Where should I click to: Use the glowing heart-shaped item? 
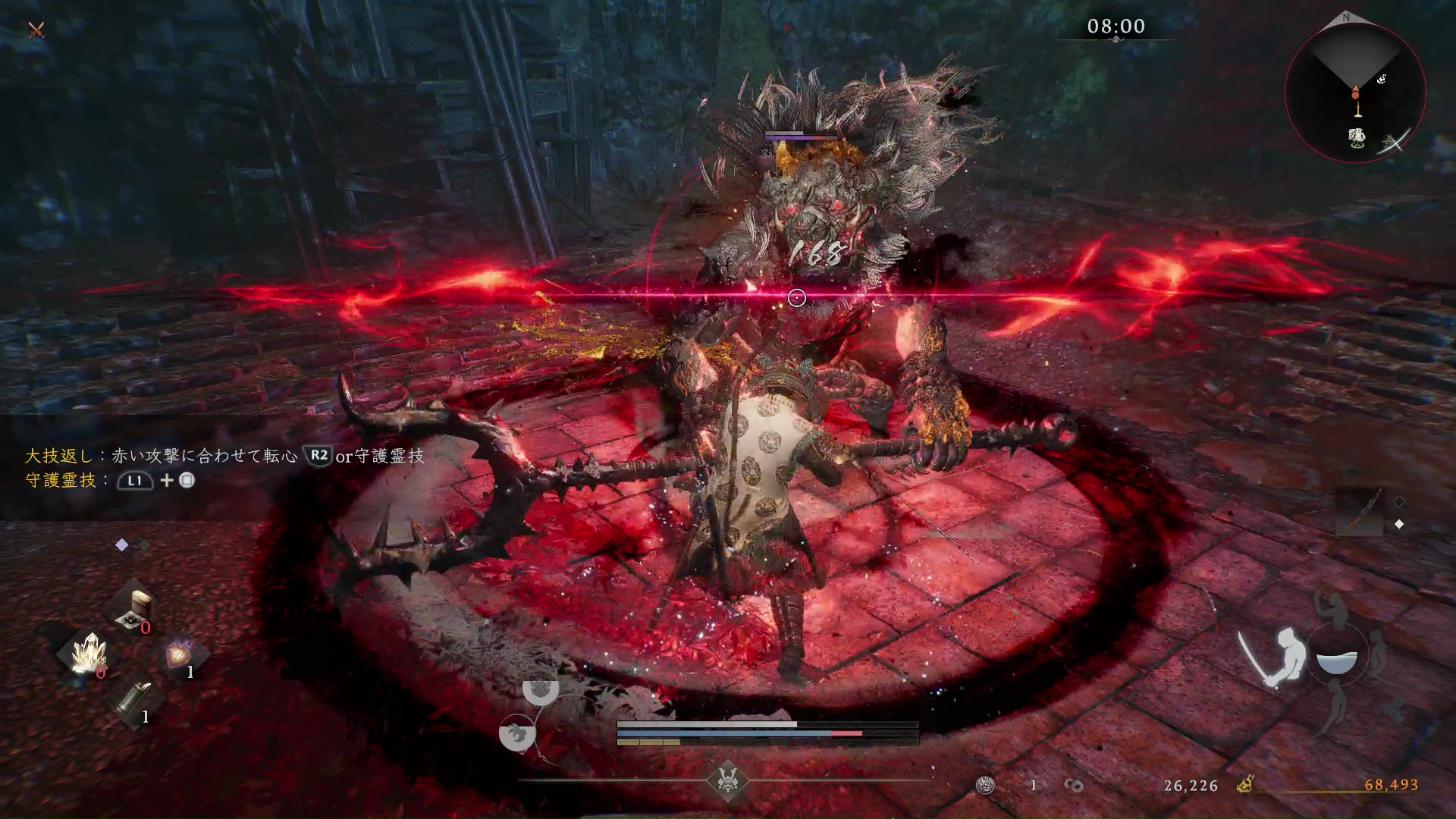tap(179, 654)
